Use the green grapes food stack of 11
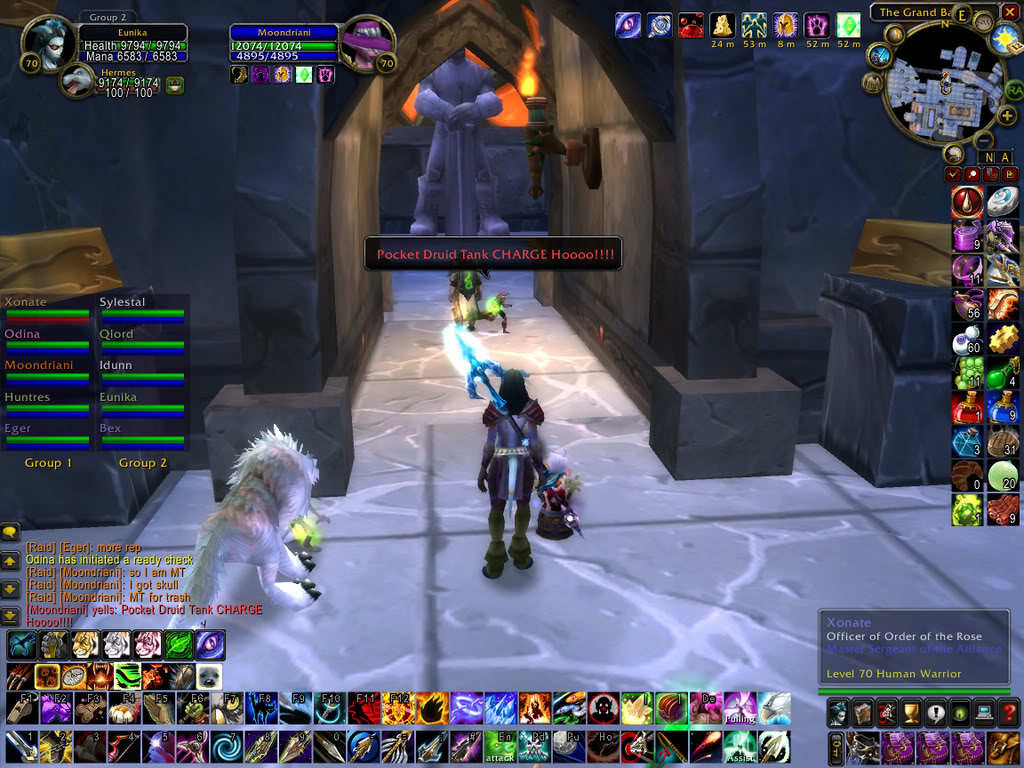Screen dimensions: 1024x768 (968, 372)
